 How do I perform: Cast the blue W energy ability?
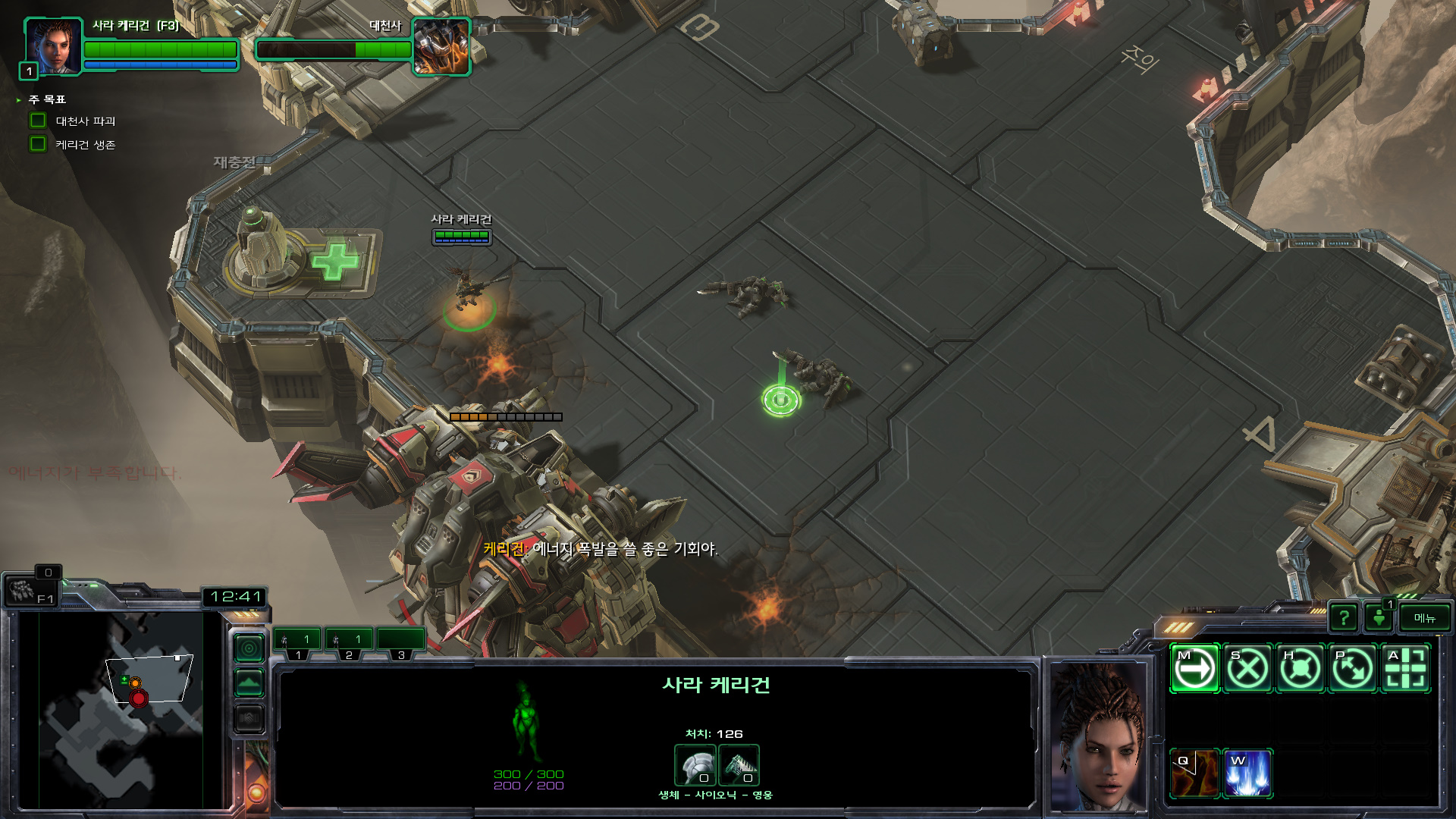1247,773
